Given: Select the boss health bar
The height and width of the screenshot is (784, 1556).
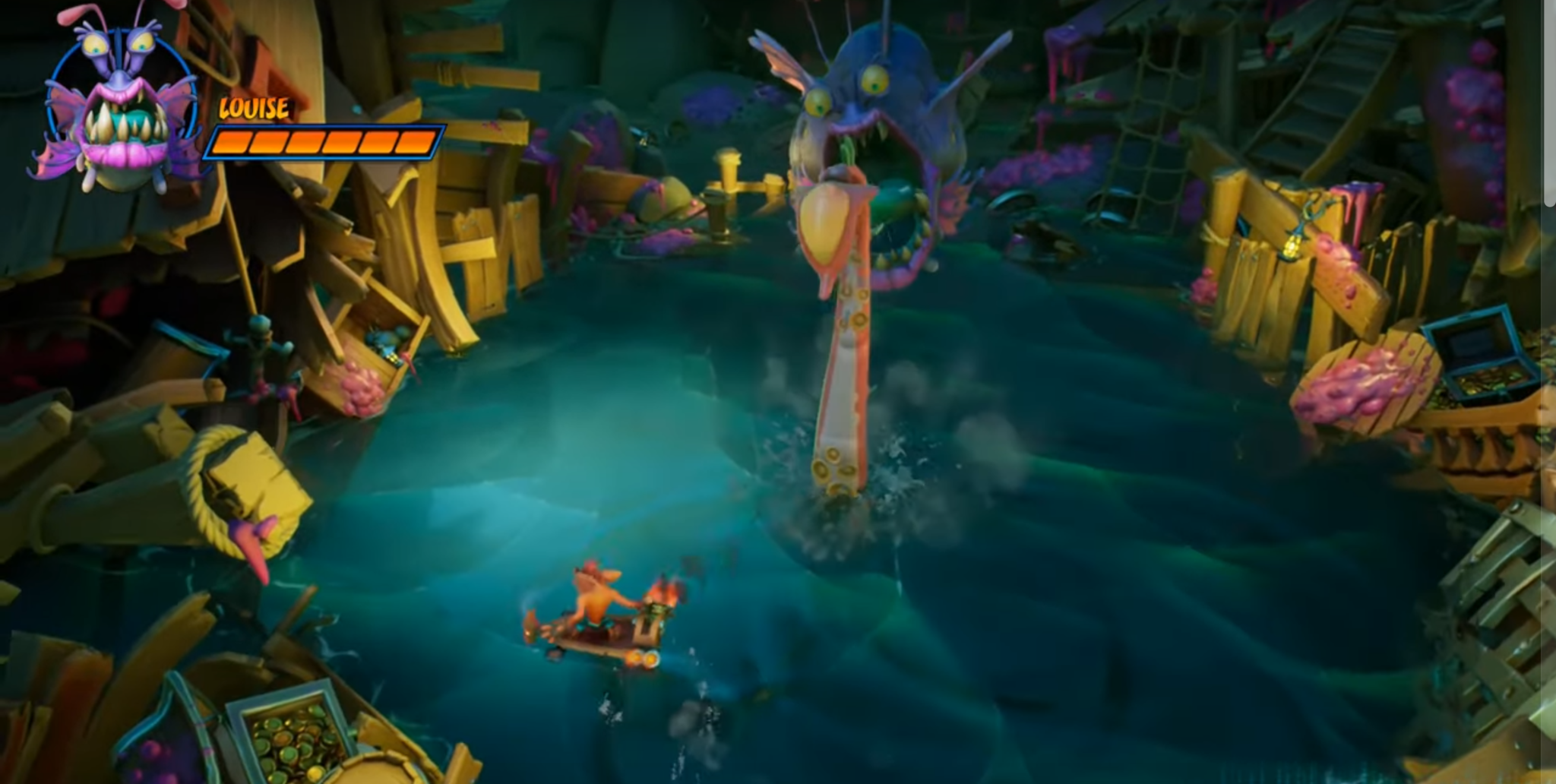Looking at the screenshot, I should pyautogui.click(x=327, y=143).
